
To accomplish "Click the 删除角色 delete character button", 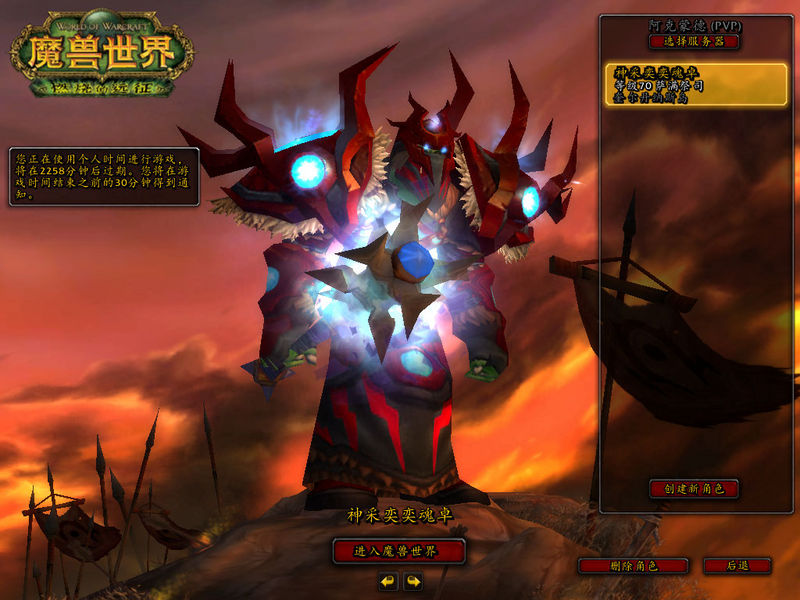I will 633,566.
